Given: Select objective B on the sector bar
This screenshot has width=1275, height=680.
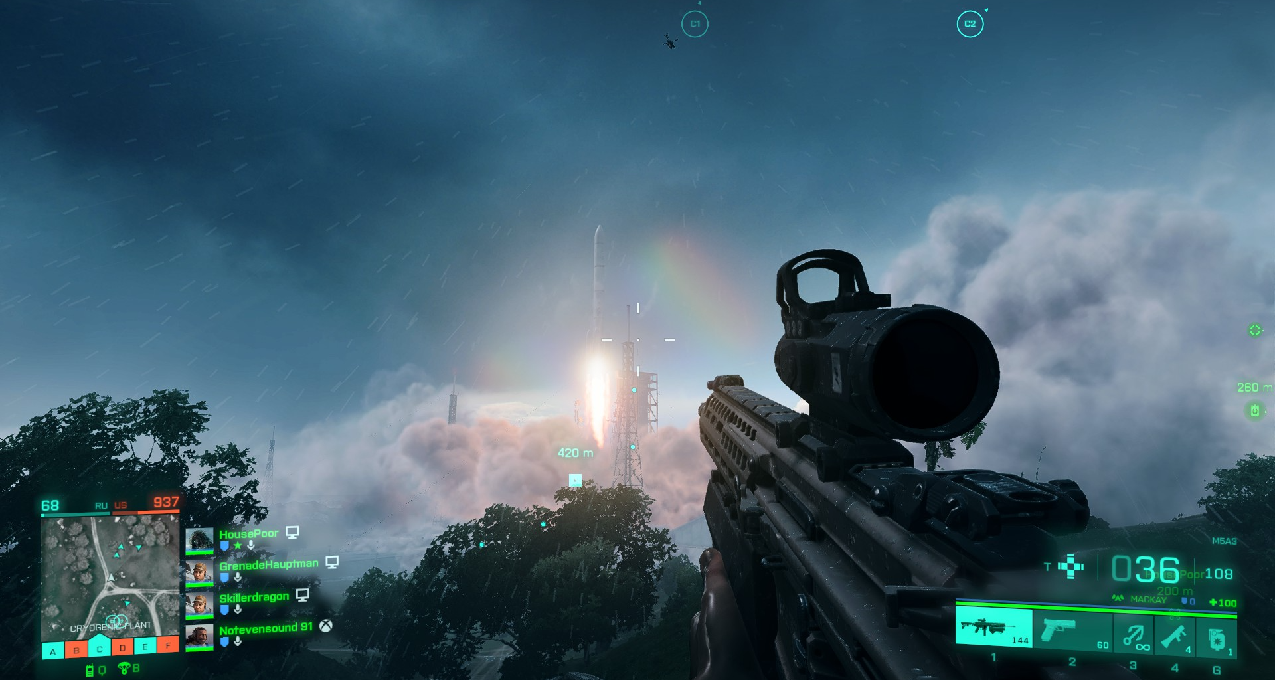Looking at the screenshot, I should point(76,649).
